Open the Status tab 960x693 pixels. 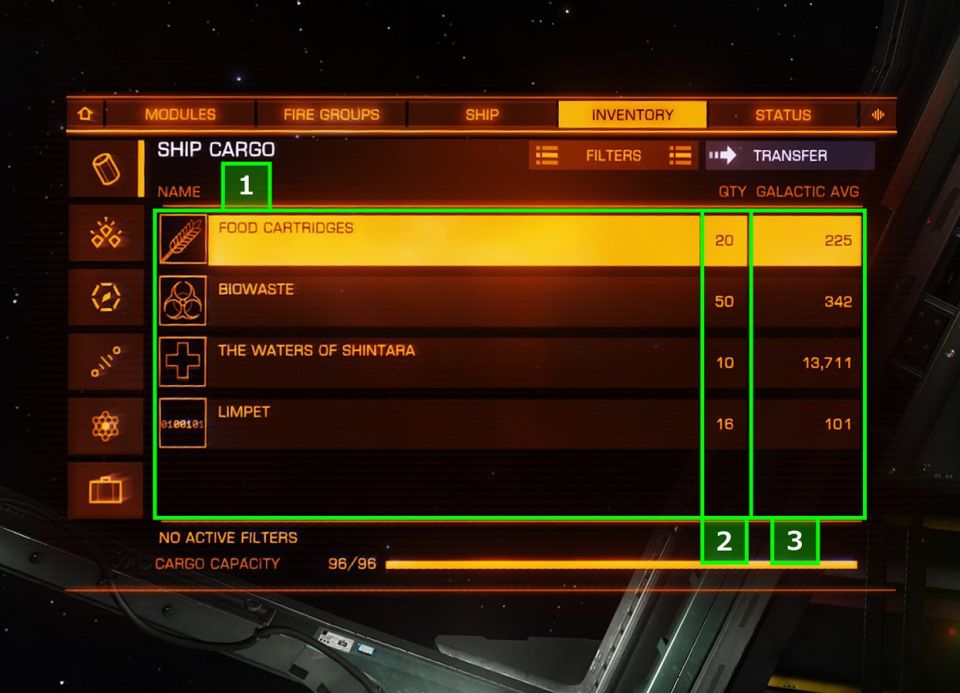coord(782,115)
